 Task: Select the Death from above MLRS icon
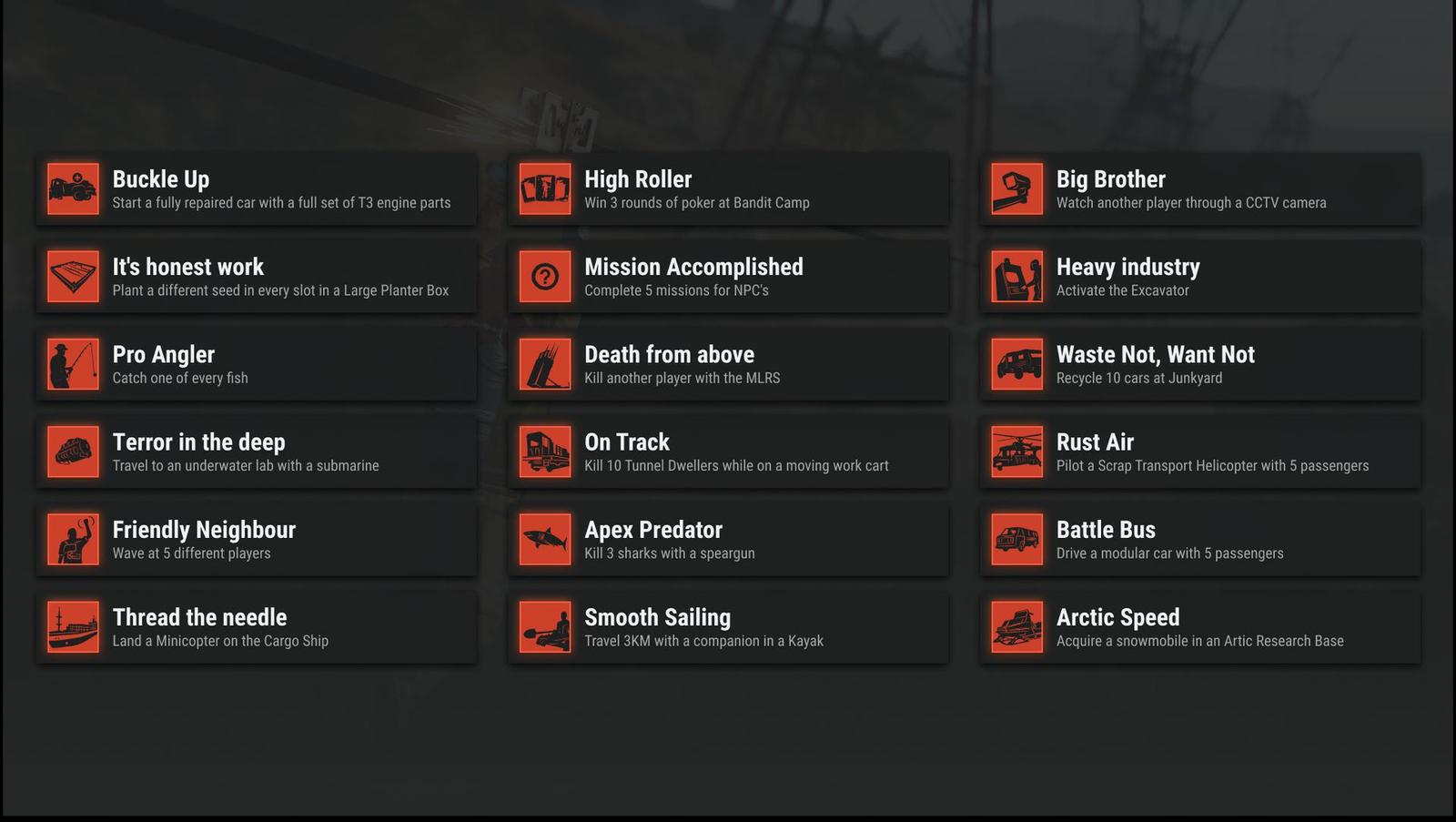544,364
